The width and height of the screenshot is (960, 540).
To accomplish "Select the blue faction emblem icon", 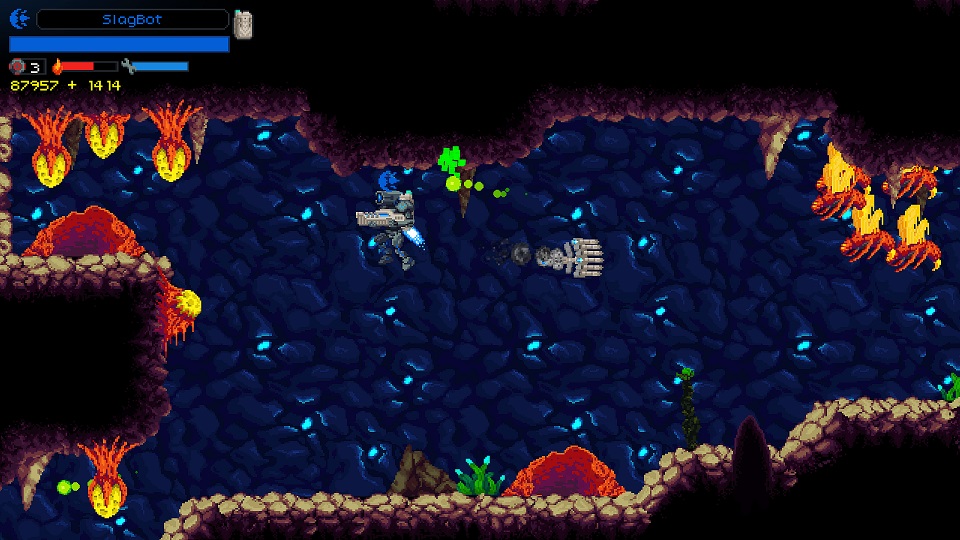I will coord(20,19).
